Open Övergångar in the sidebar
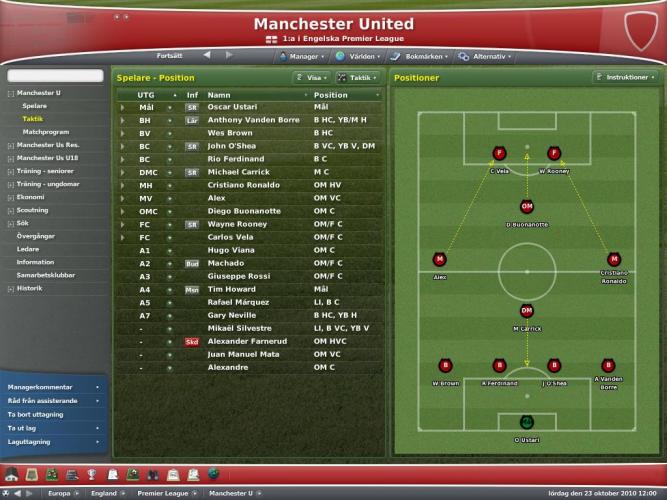The width and height of the screenshot is (667, 500). (36, 236)
